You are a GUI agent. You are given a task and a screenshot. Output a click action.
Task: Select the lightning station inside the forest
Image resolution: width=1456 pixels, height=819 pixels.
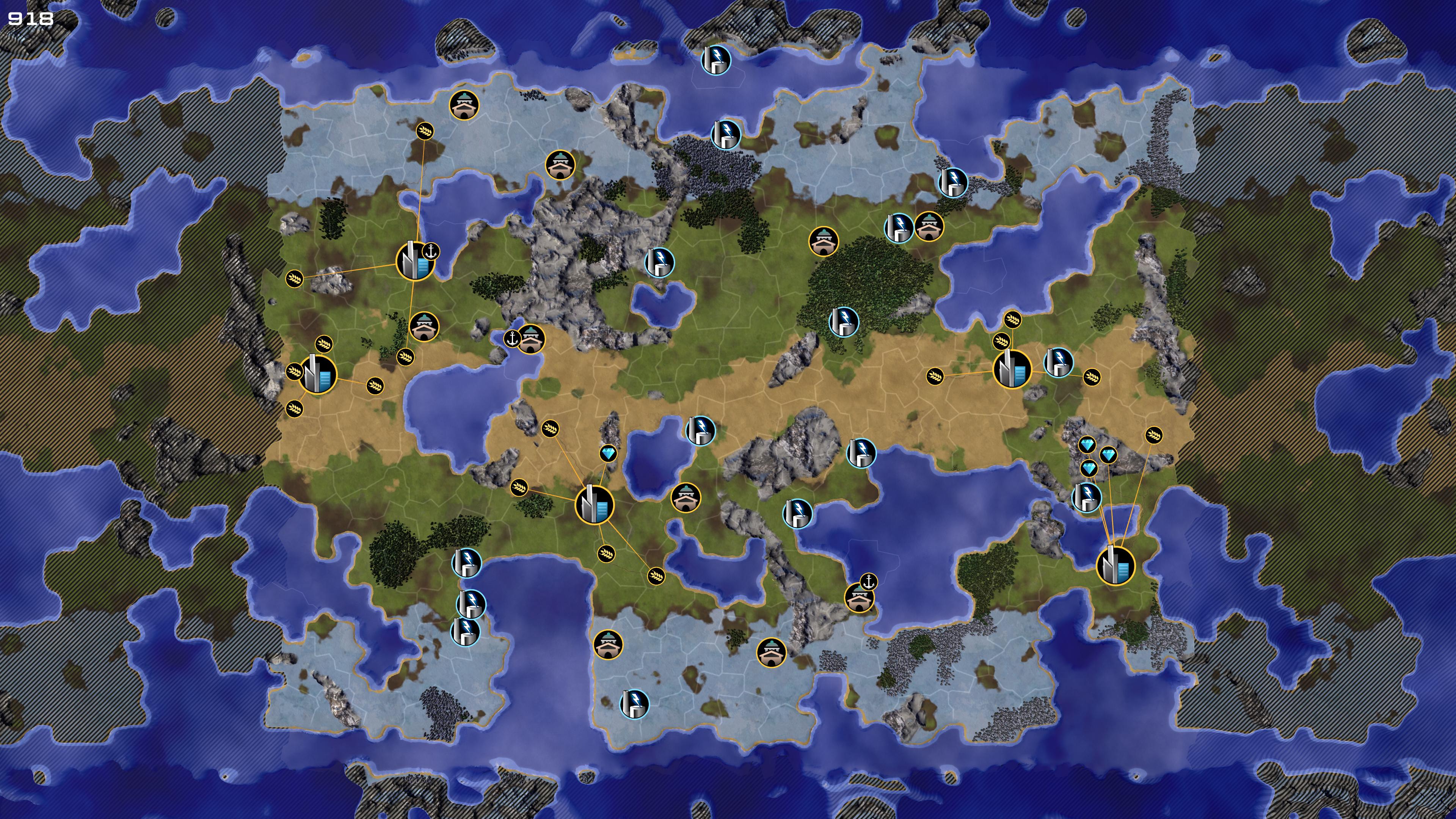843,322
